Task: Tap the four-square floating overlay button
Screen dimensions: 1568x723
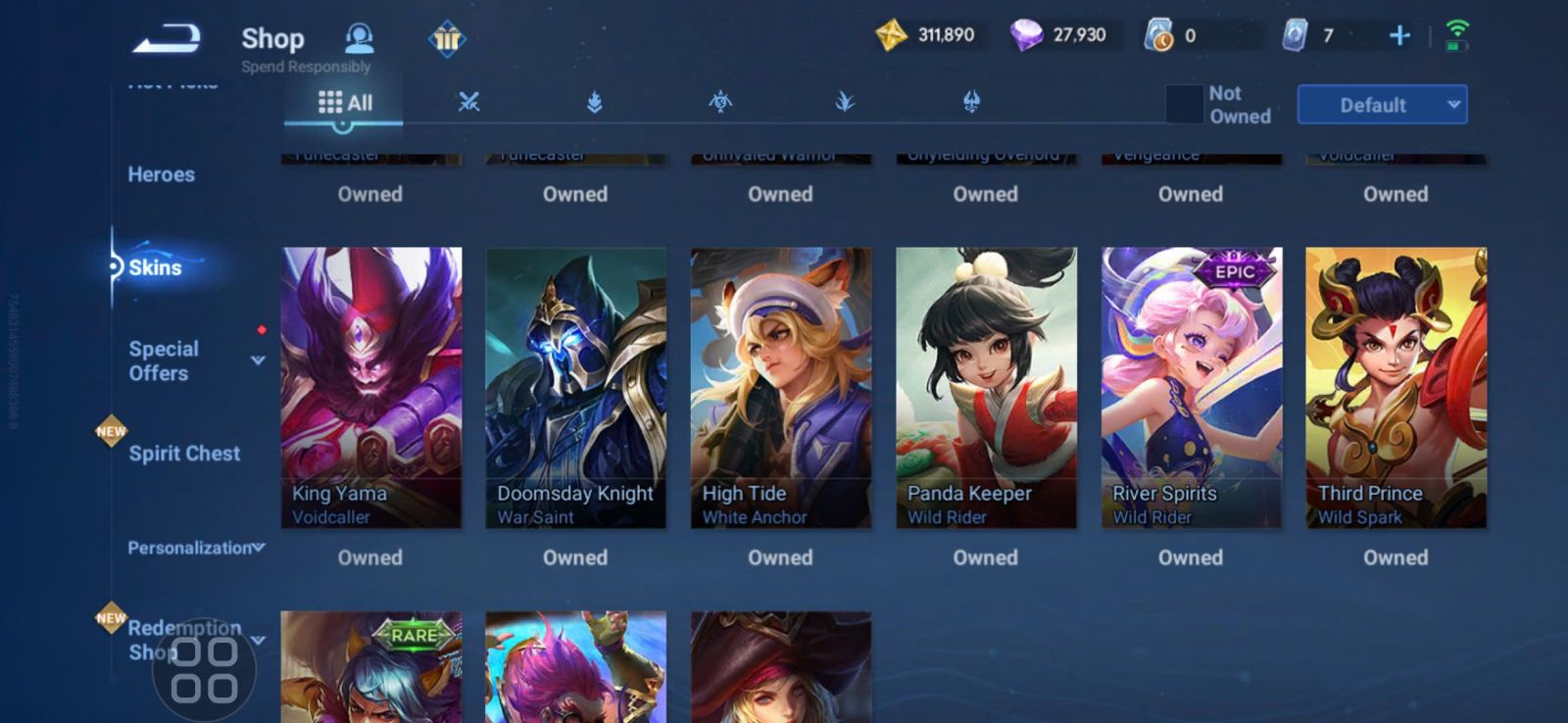Action: click(204, 670)
